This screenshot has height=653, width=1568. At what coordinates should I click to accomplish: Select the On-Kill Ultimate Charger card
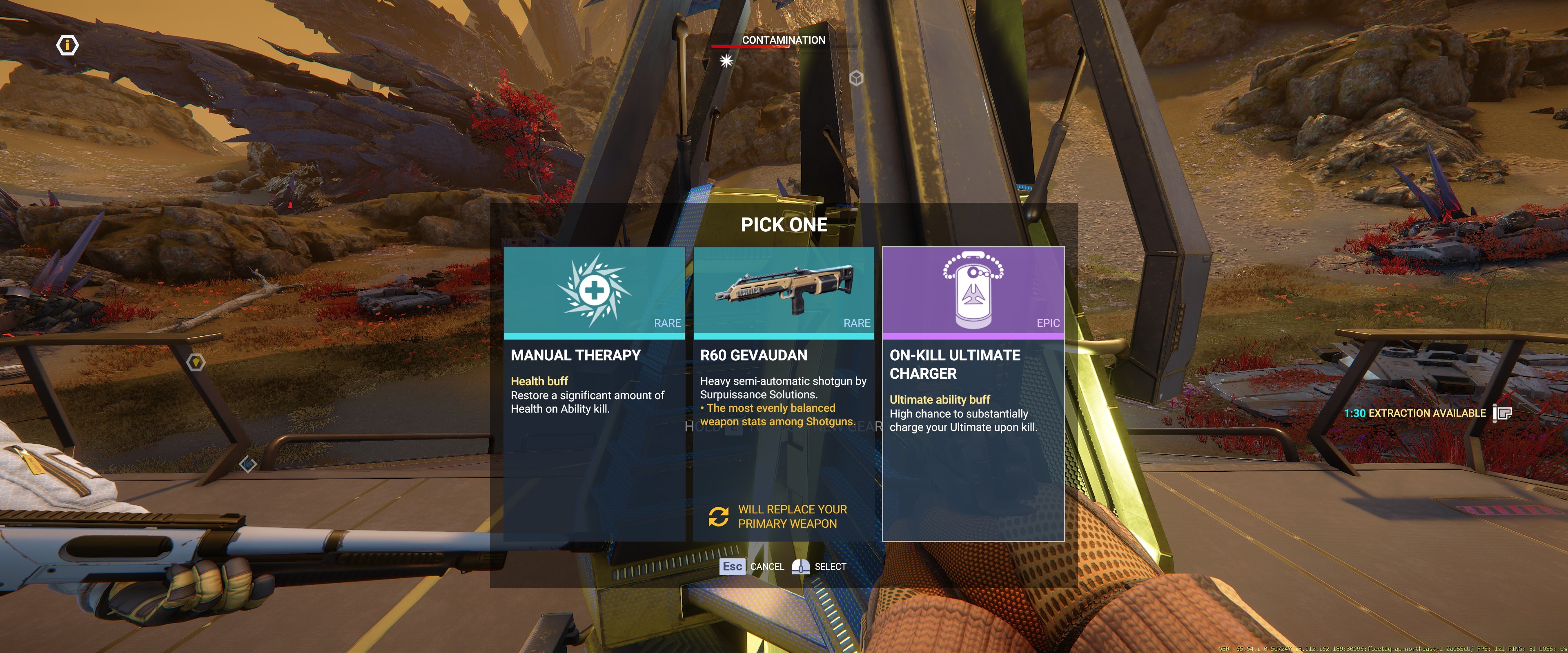pyautogui.click(x=973, y=393)
